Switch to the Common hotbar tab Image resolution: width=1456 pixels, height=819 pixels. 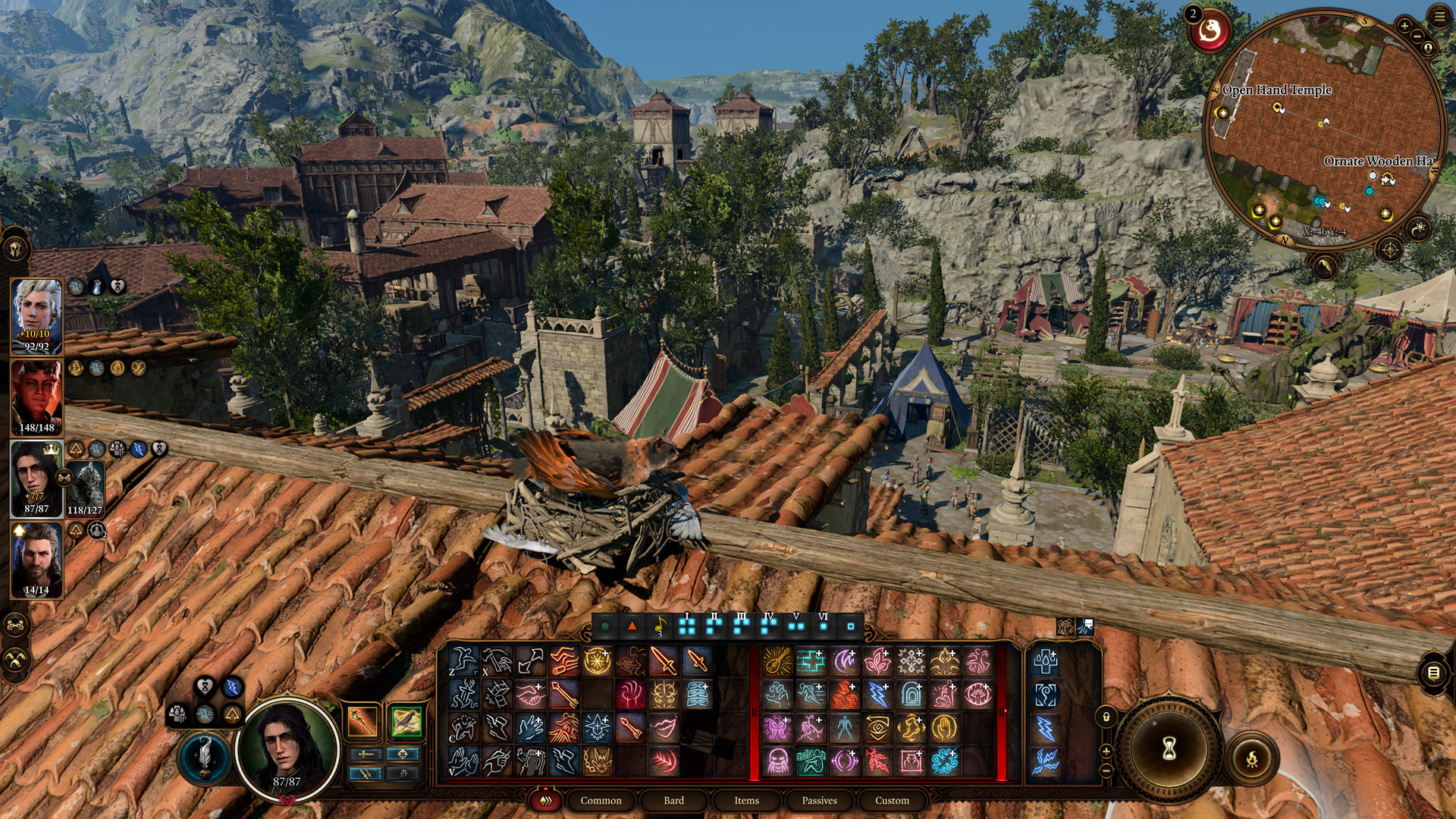[x=601, y=800]
